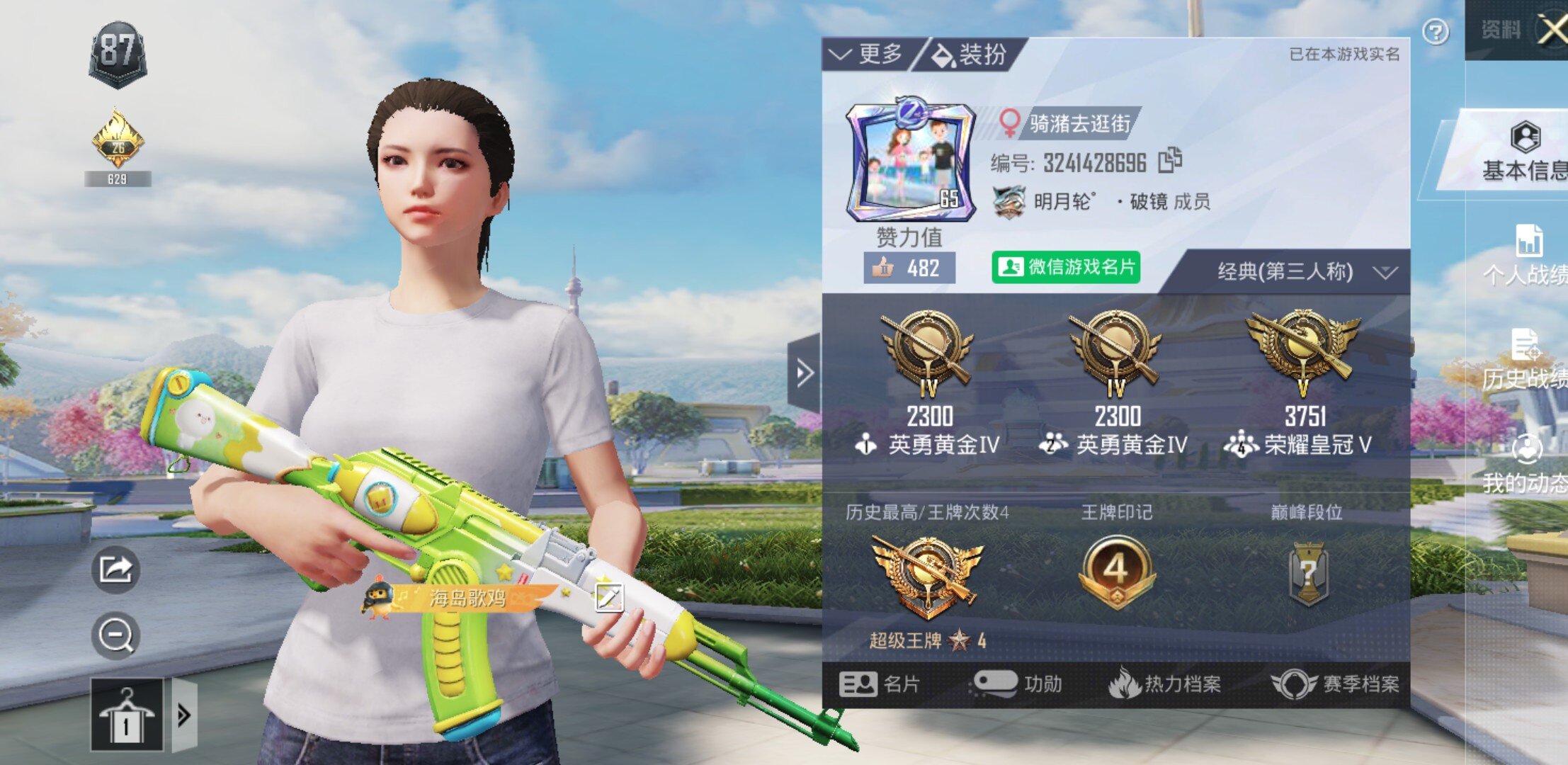Open the 热力档案 tab

tap(1165, 684)
